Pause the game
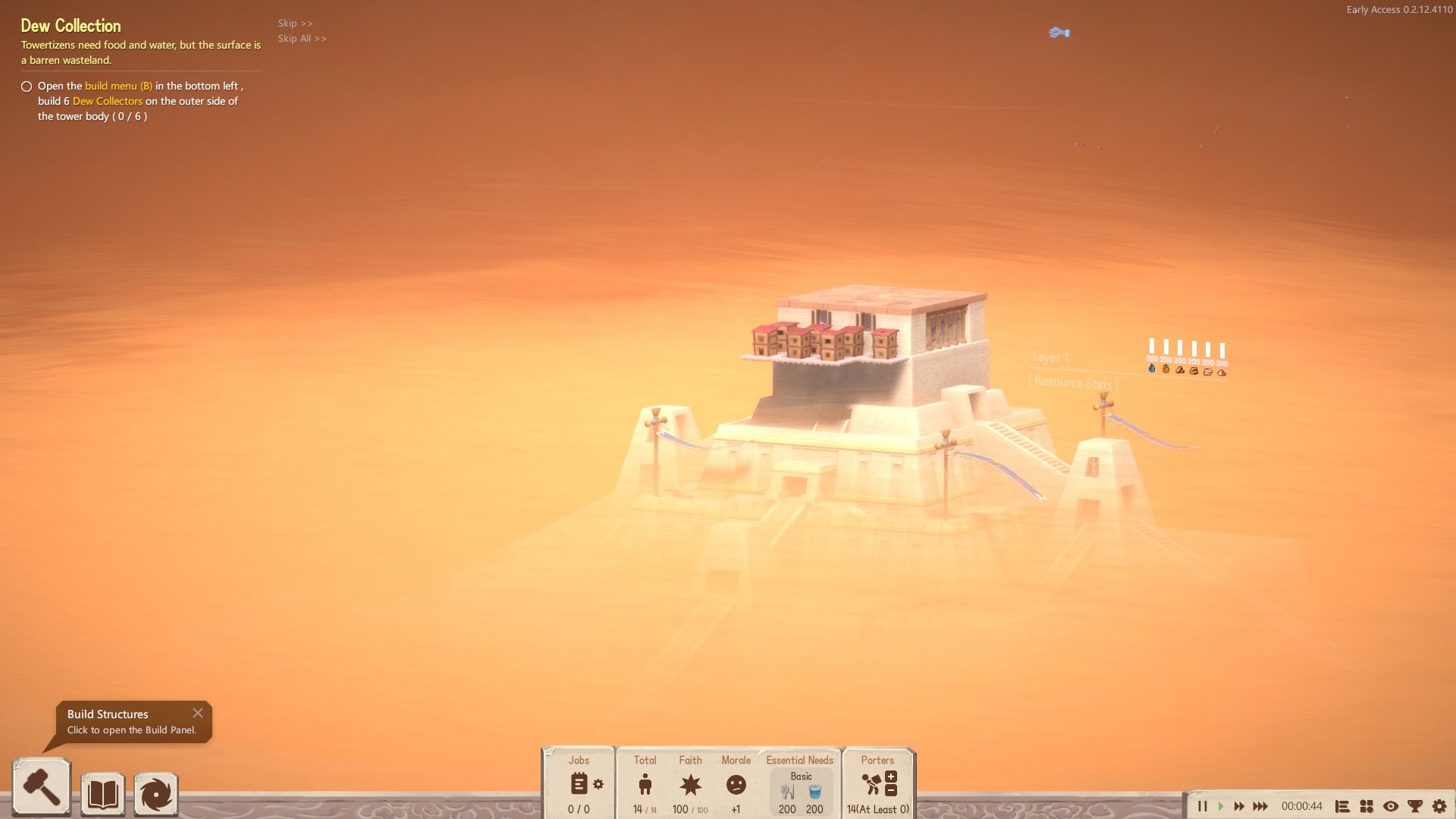Viewport: 1456px width, 819px height. point(1202,806)
